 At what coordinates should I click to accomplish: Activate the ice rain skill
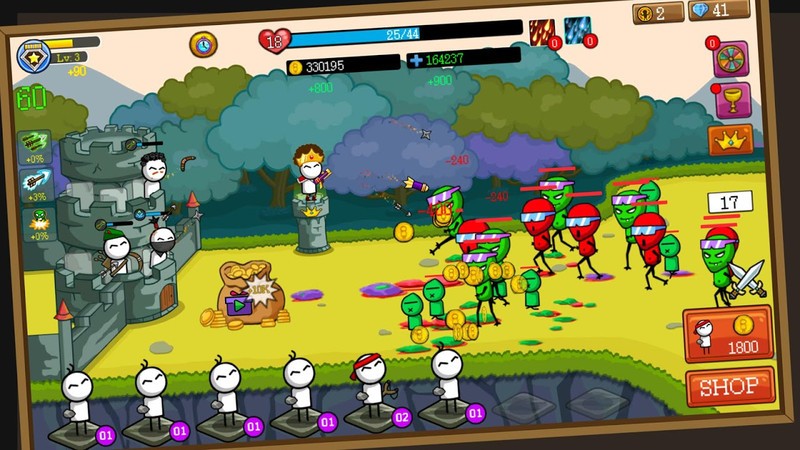(x=578, y=31)
